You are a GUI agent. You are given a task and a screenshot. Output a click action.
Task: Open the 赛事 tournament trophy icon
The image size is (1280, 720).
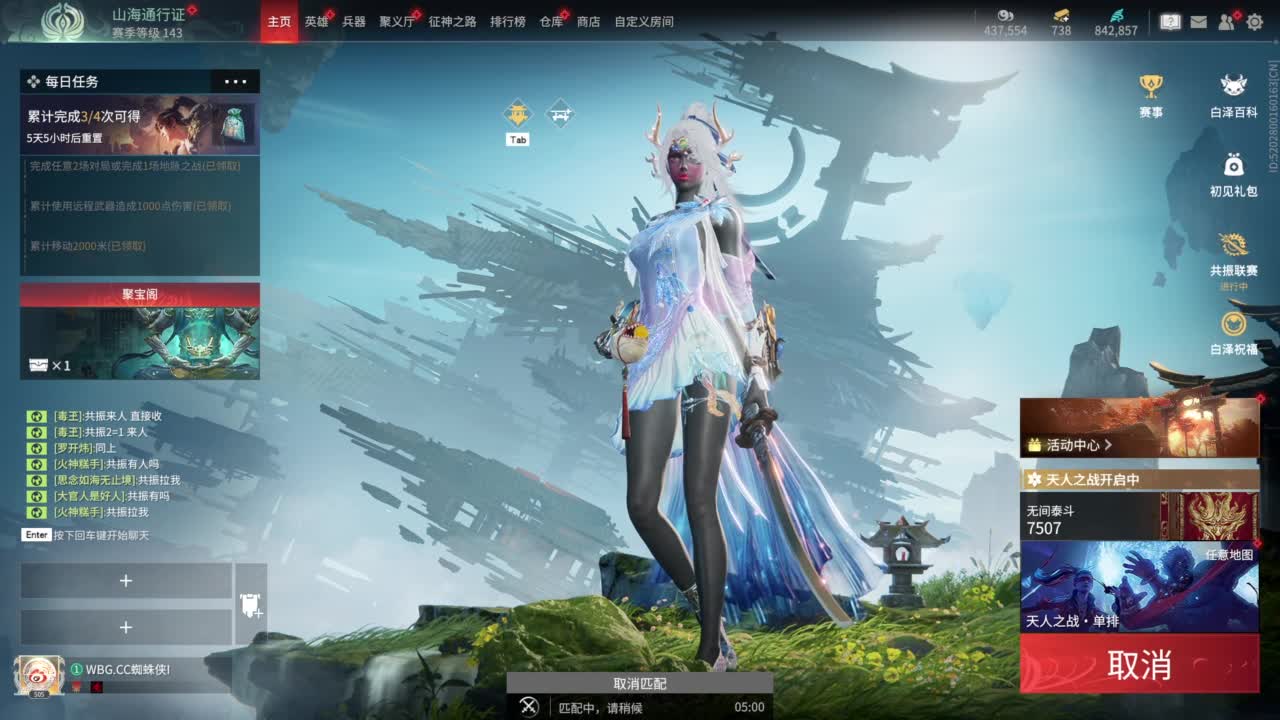[1152, 88]
